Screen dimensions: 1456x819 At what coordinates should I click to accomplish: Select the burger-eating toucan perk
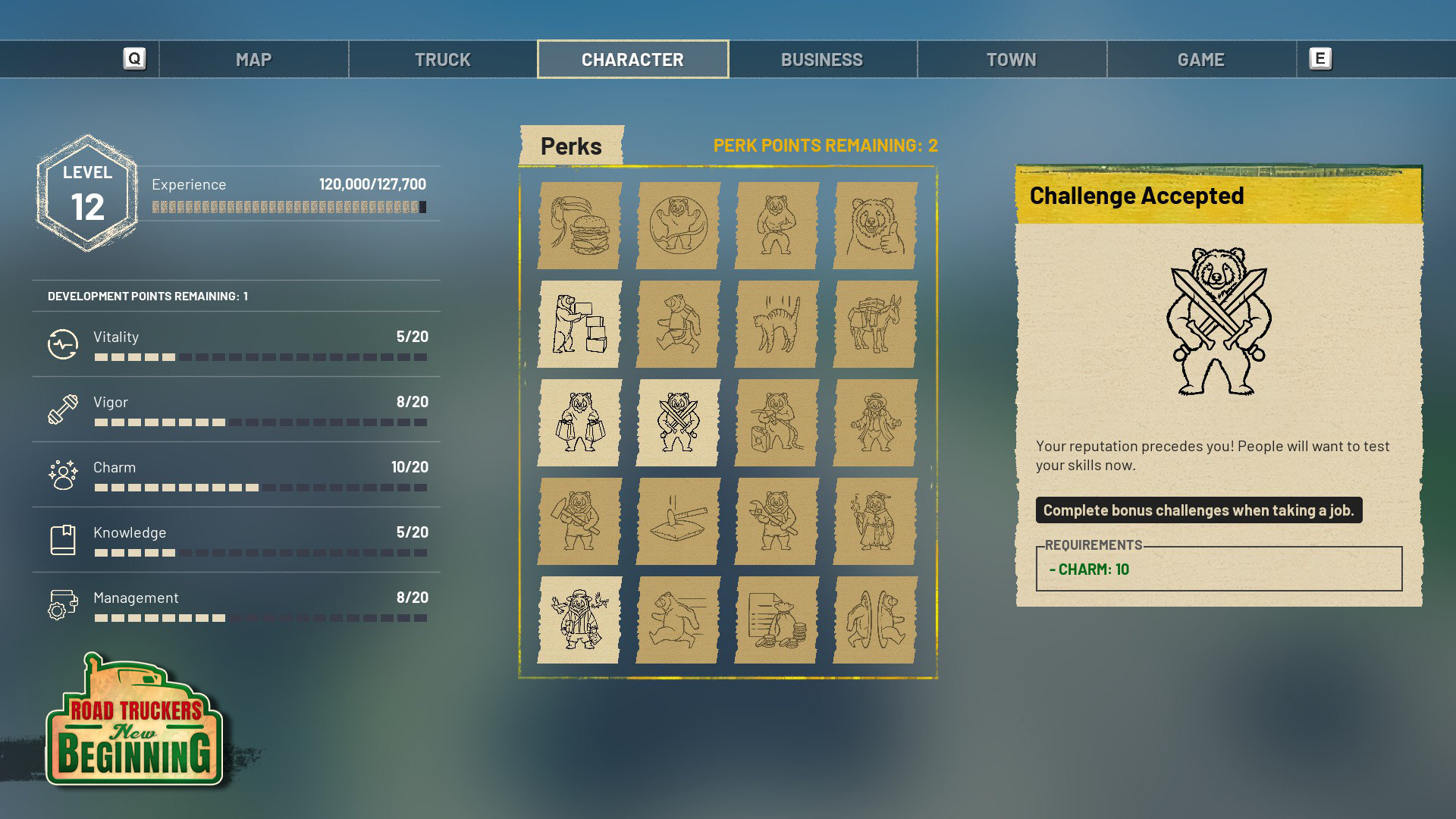[x=579, y=225]
